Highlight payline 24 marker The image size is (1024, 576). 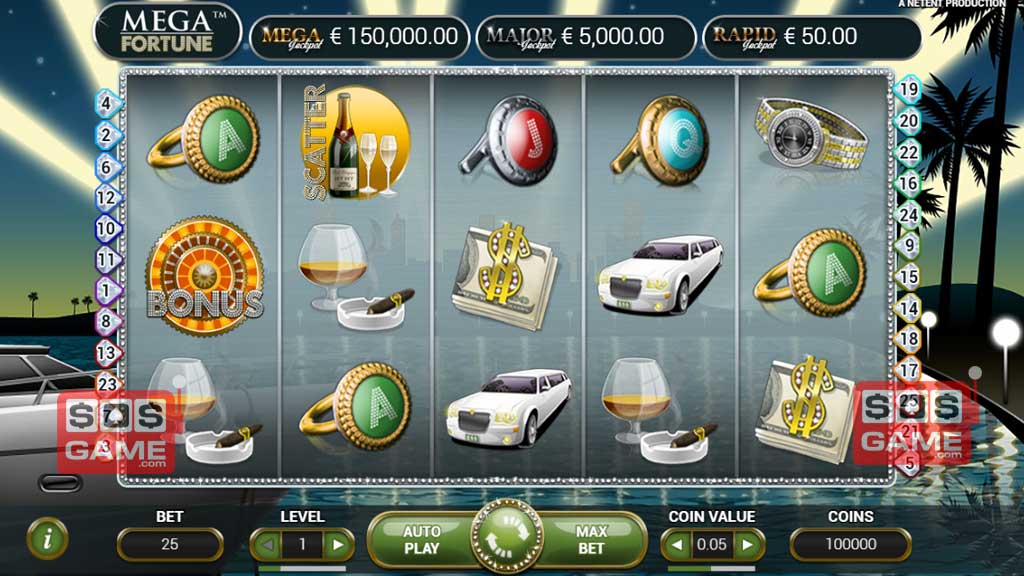(909, 214)
